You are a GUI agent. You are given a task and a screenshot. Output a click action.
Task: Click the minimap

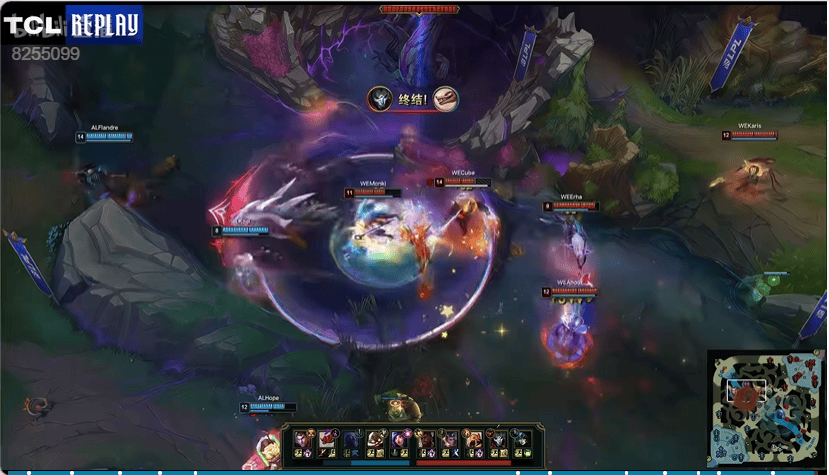coord(766,409)
